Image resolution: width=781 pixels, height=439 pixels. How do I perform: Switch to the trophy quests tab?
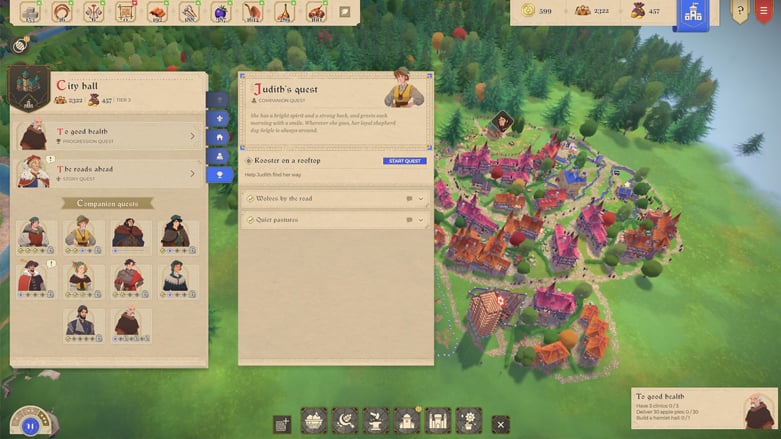point(219,175)
